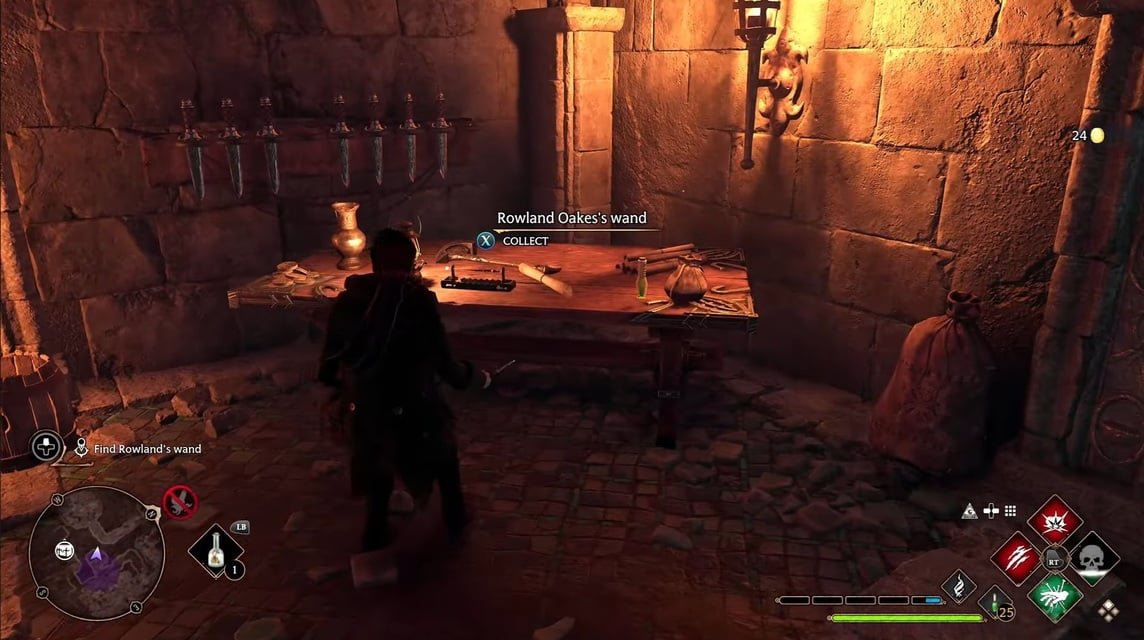
Task: Open the spell set grid icon
Action: tap(1010, 511)
